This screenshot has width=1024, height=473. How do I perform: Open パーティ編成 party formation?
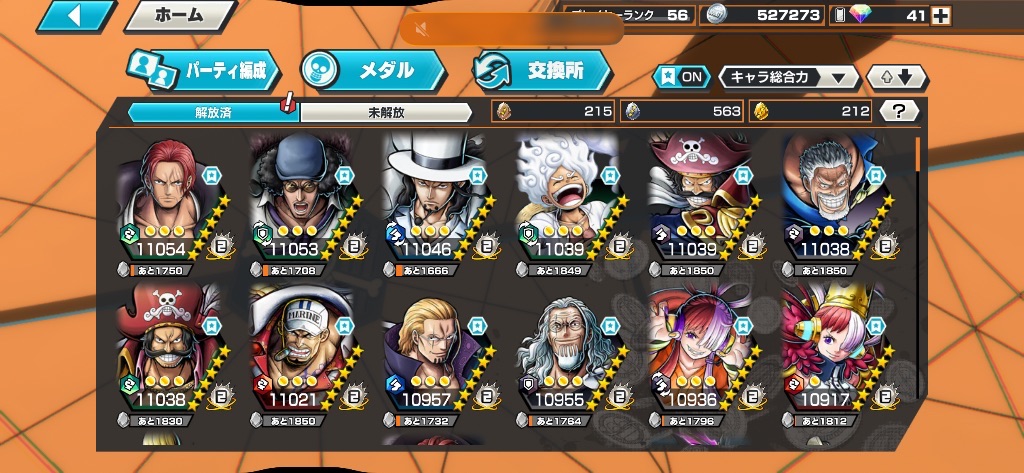pos(204,70)
